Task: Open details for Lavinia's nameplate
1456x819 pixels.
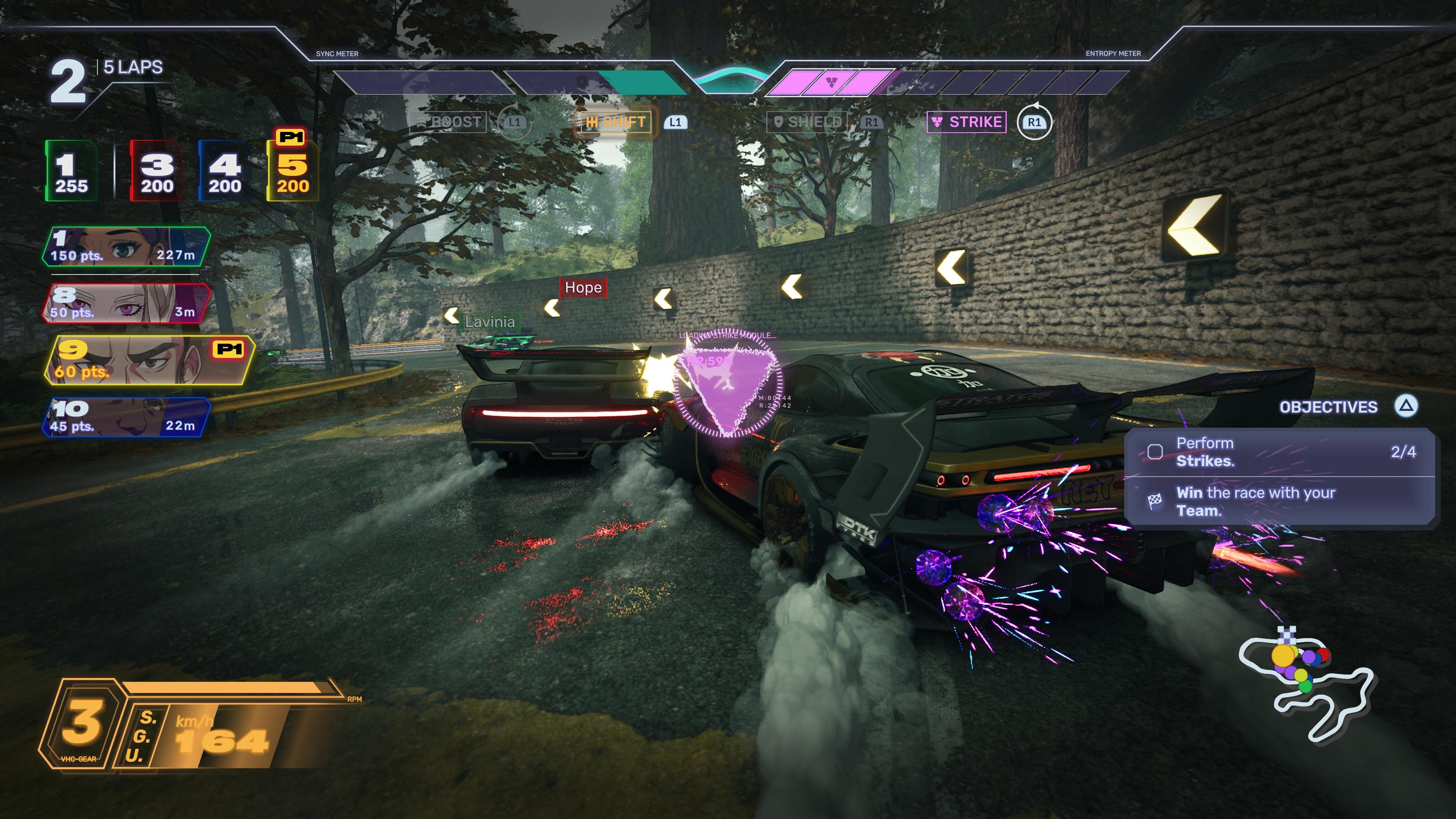Action: coord(490,323)
